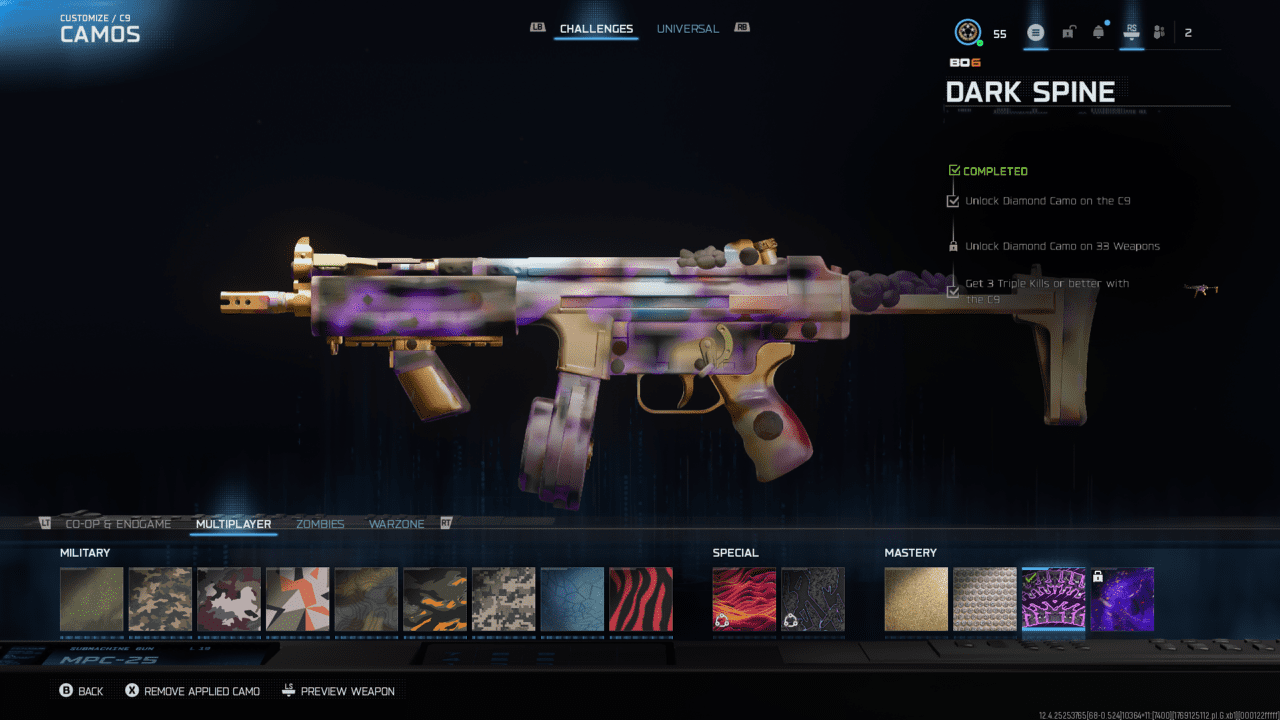1280x720 pixels.
Task: Select the dark grey special camo
Action: (x=813, y=599)
